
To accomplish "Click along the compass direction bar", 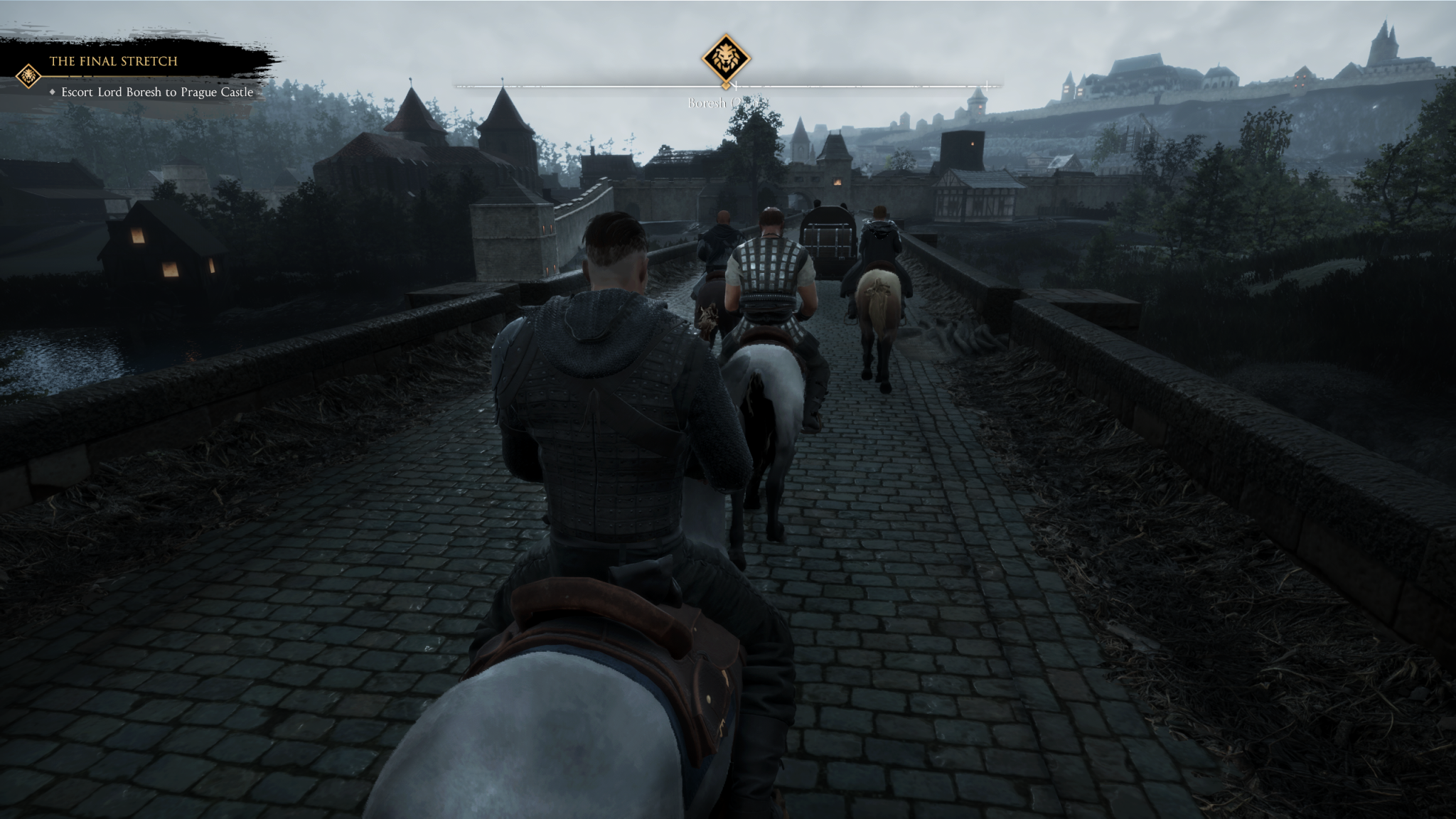I will pyautogui.click(x=853, y=87).
